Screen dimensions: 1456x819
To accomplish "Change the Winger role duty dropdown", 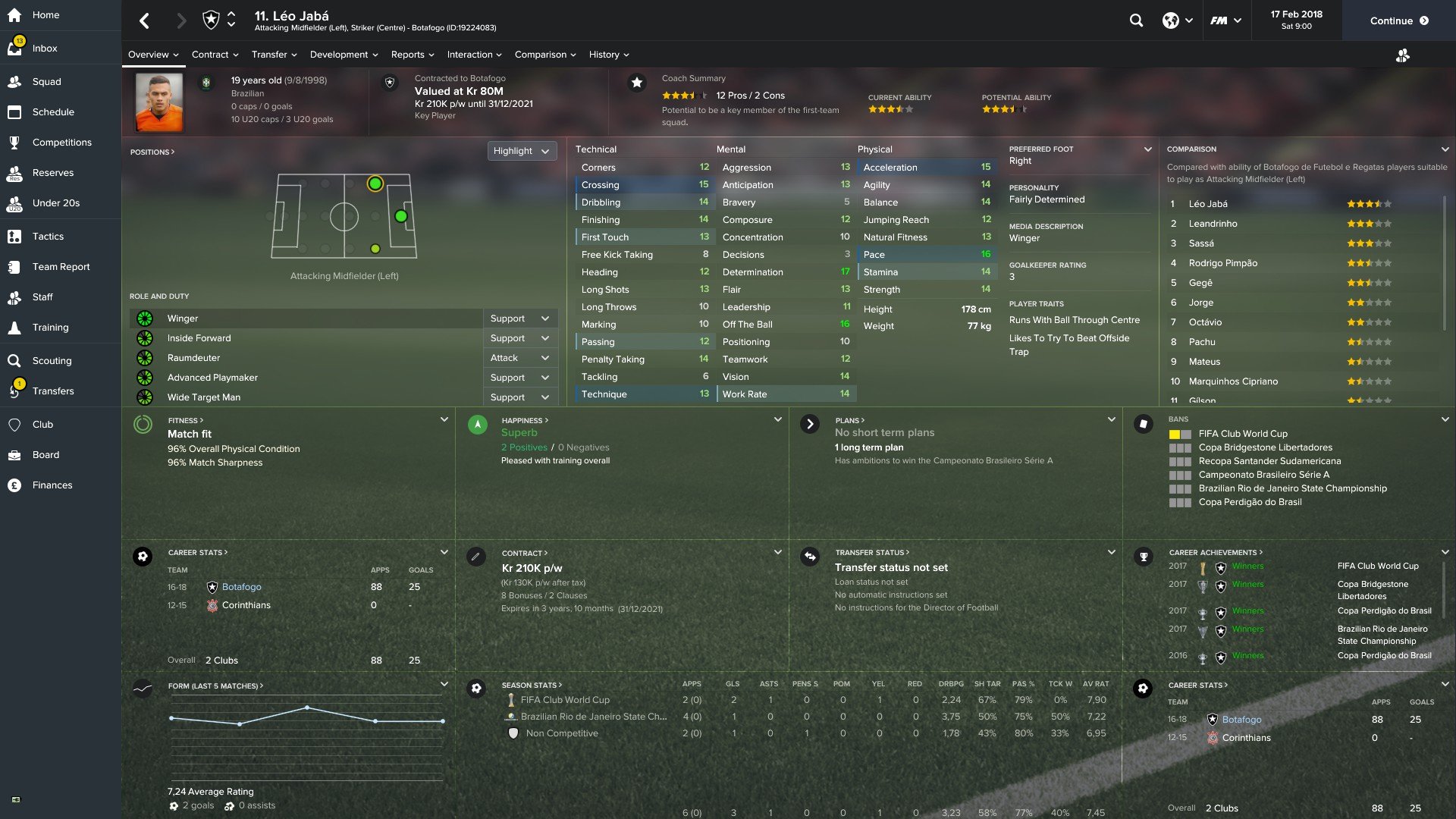I will 519,318.
